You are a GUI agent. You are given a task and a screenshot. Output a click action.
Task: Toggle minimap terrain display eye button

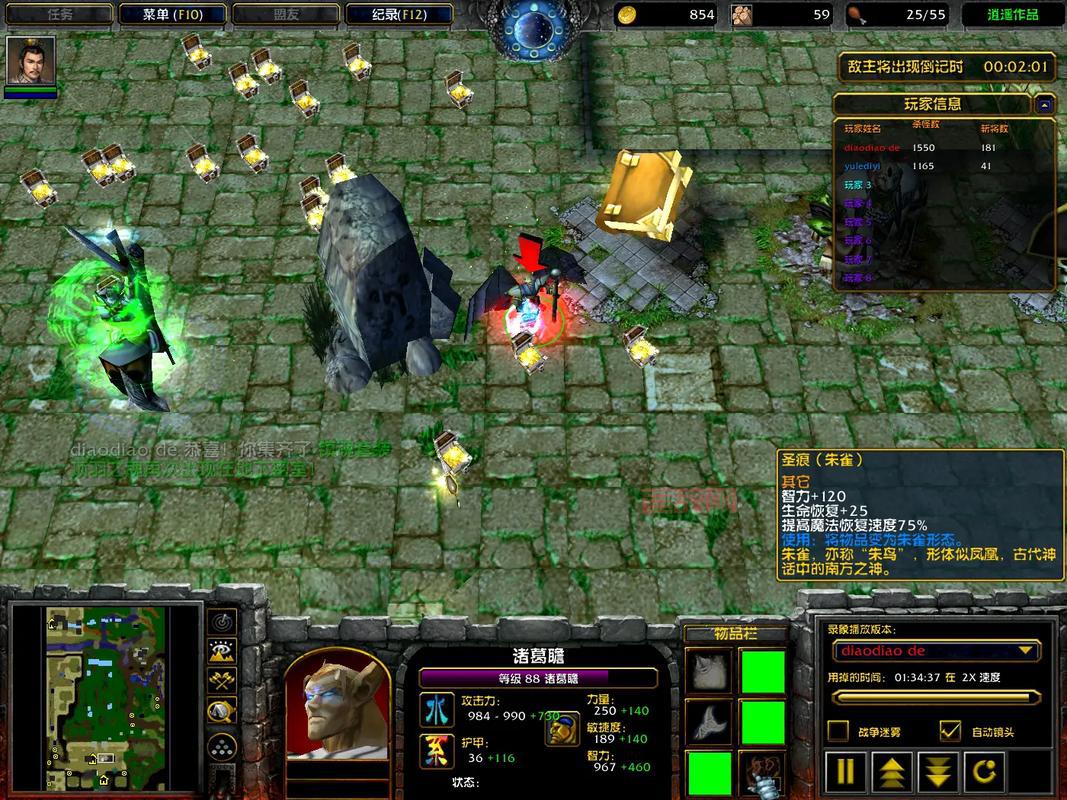222,651
